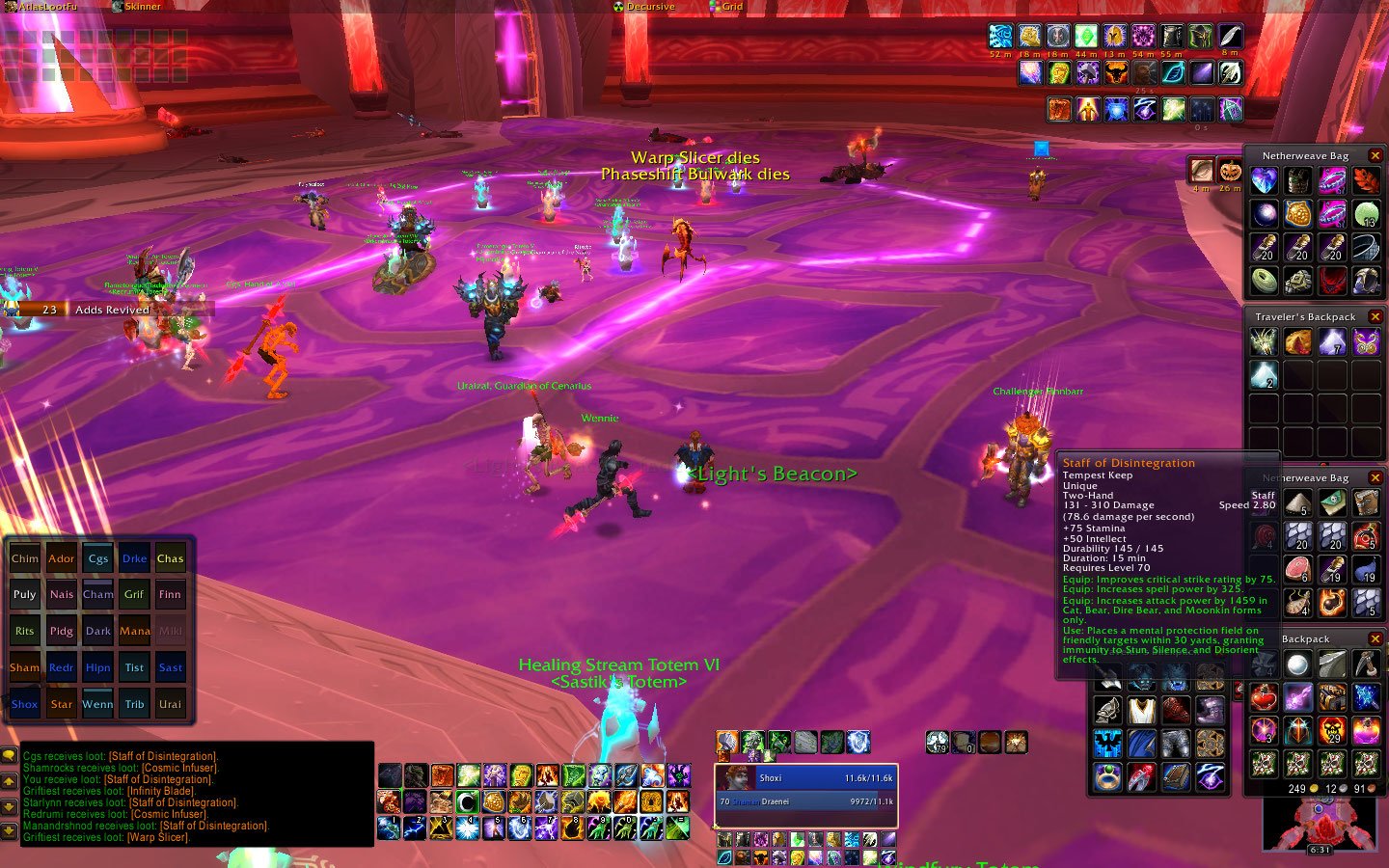
Task: Close the Backpack window above the gold count
Action: (1375, 638)
